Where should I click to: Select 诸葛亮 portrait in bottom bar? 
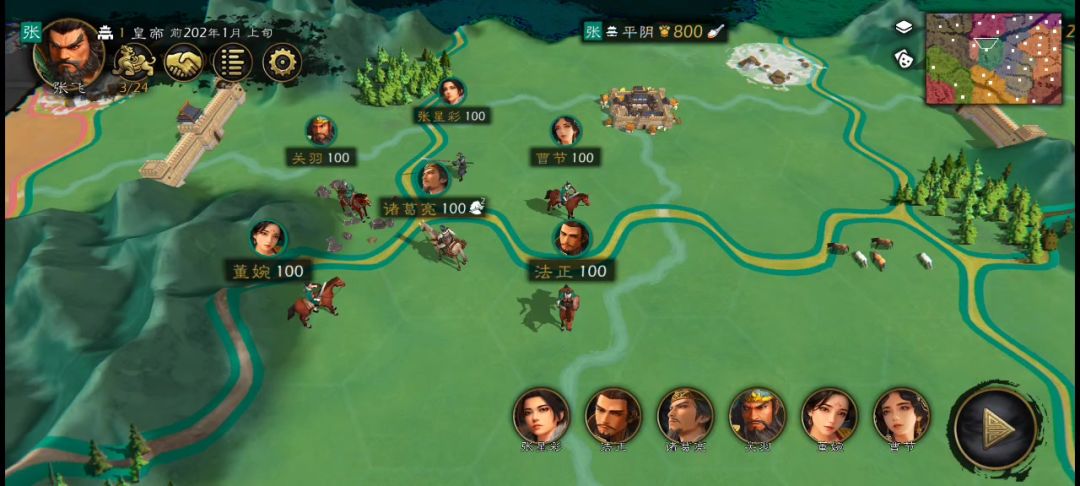tap(685, 416)
